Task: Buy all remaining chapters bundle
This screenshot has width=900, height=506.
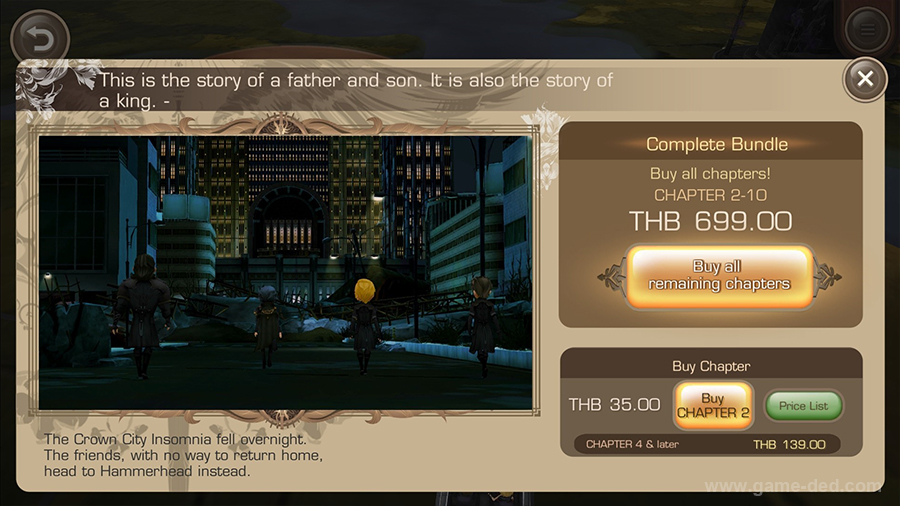Action: pos(719,275)
